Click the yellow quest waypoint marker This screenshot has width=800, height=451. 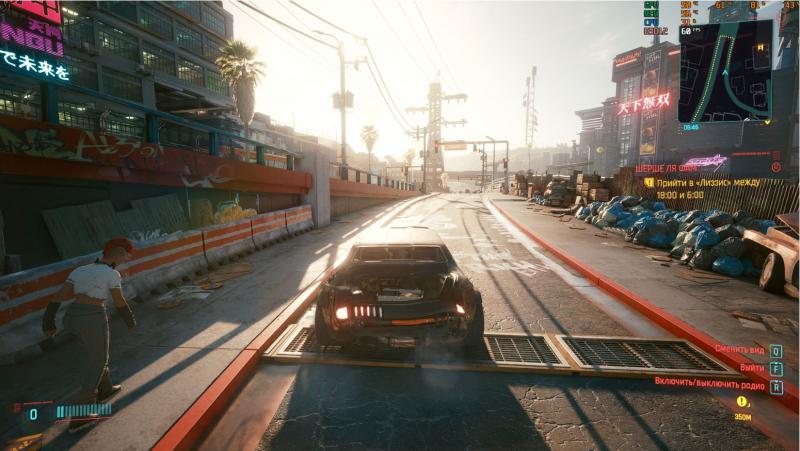742,401
